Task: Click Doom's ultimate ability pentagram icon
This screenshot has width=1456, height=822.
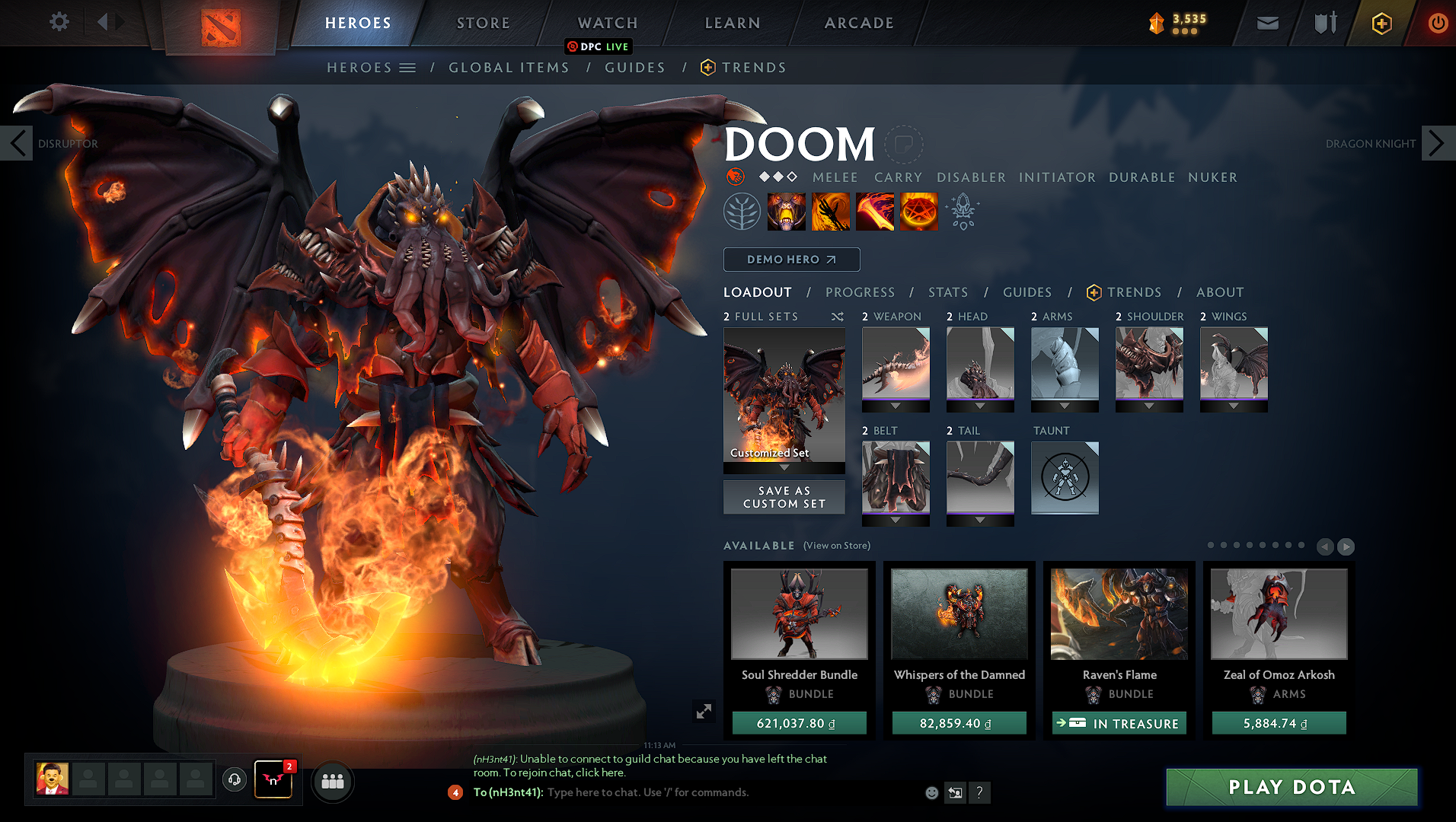Action: coord(918,211)
